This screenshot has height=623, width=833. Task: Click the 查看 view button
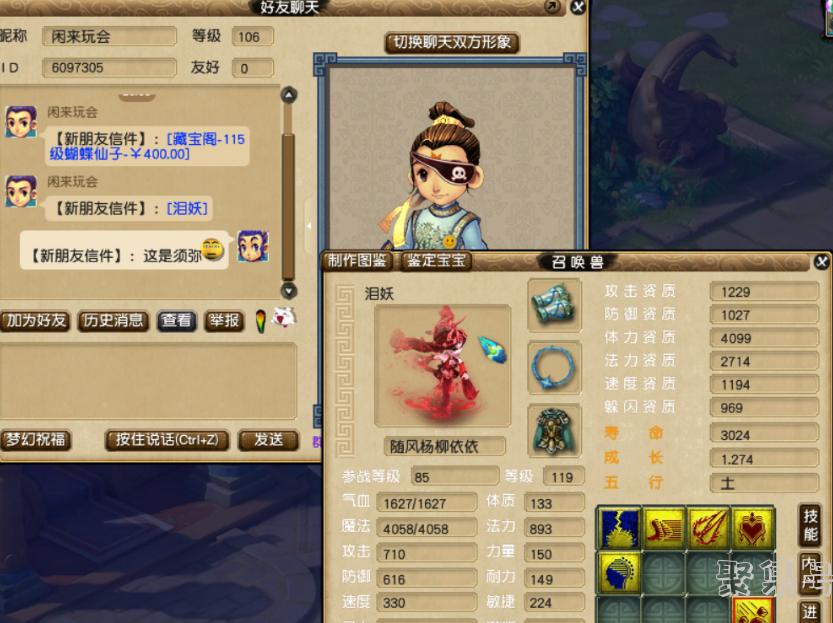pyautogui.click(x=177, y=321)
